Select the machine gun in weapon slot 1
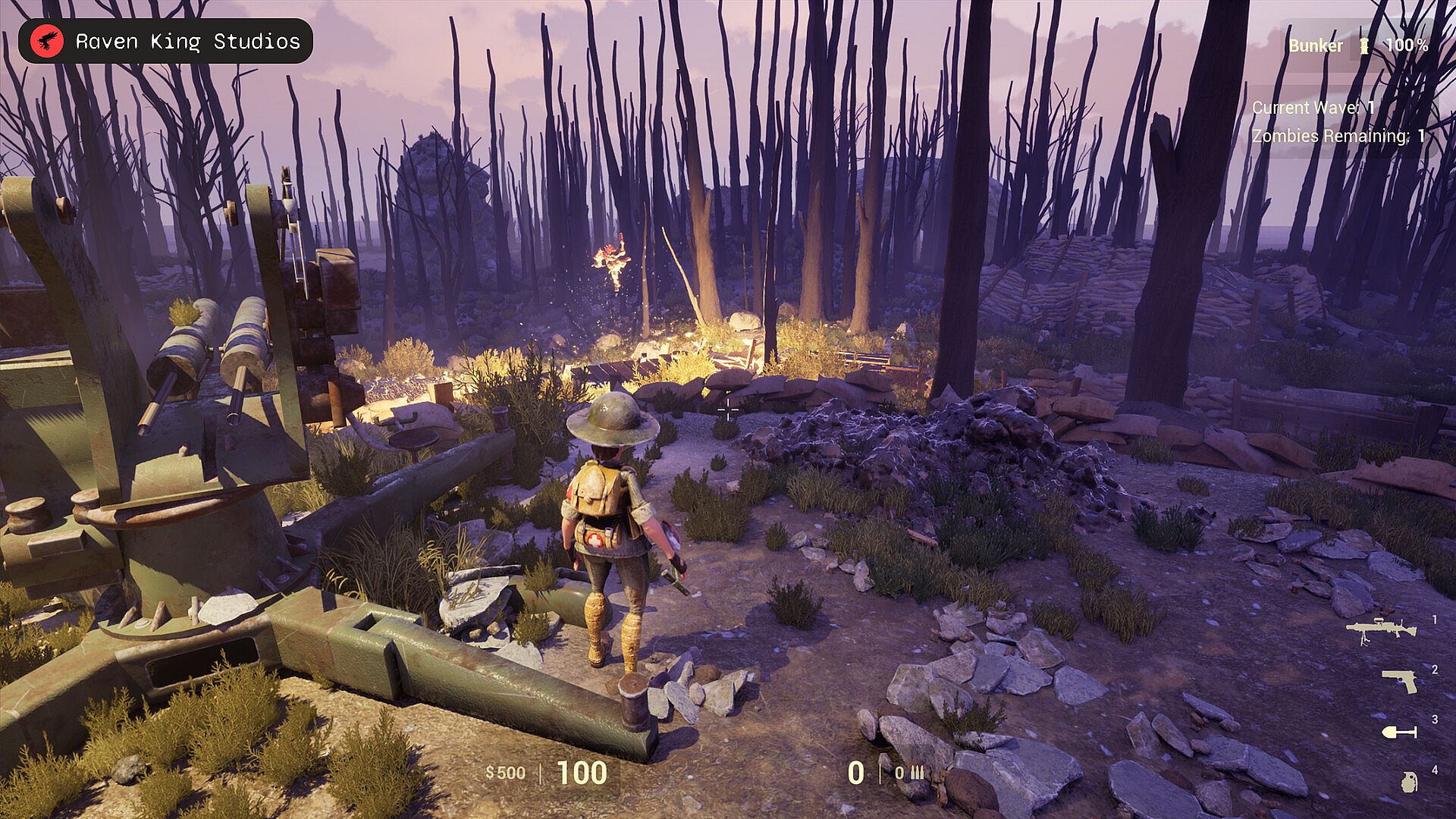The width and height of the screenshot is (1456, 819). click(x=1381, y=631)
